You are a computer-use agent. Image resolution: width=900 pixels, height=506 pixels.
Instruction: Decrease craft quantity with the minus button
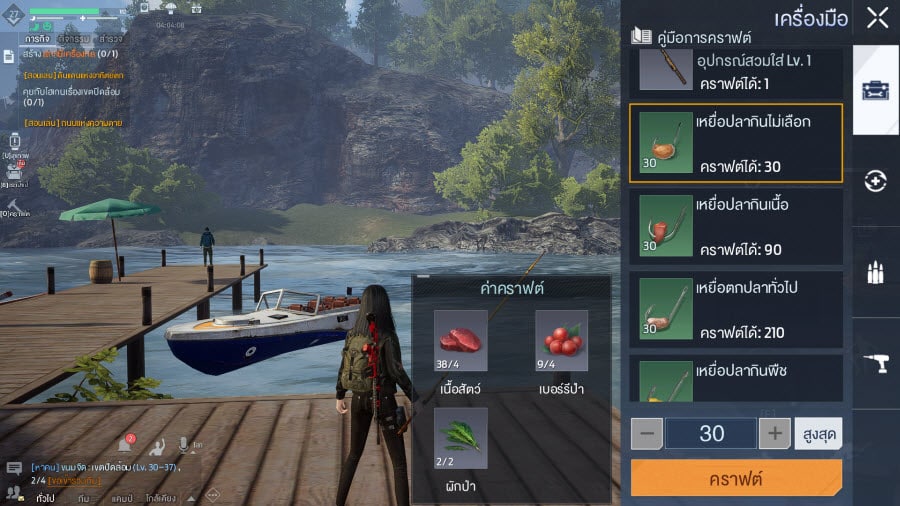[647, 433]
